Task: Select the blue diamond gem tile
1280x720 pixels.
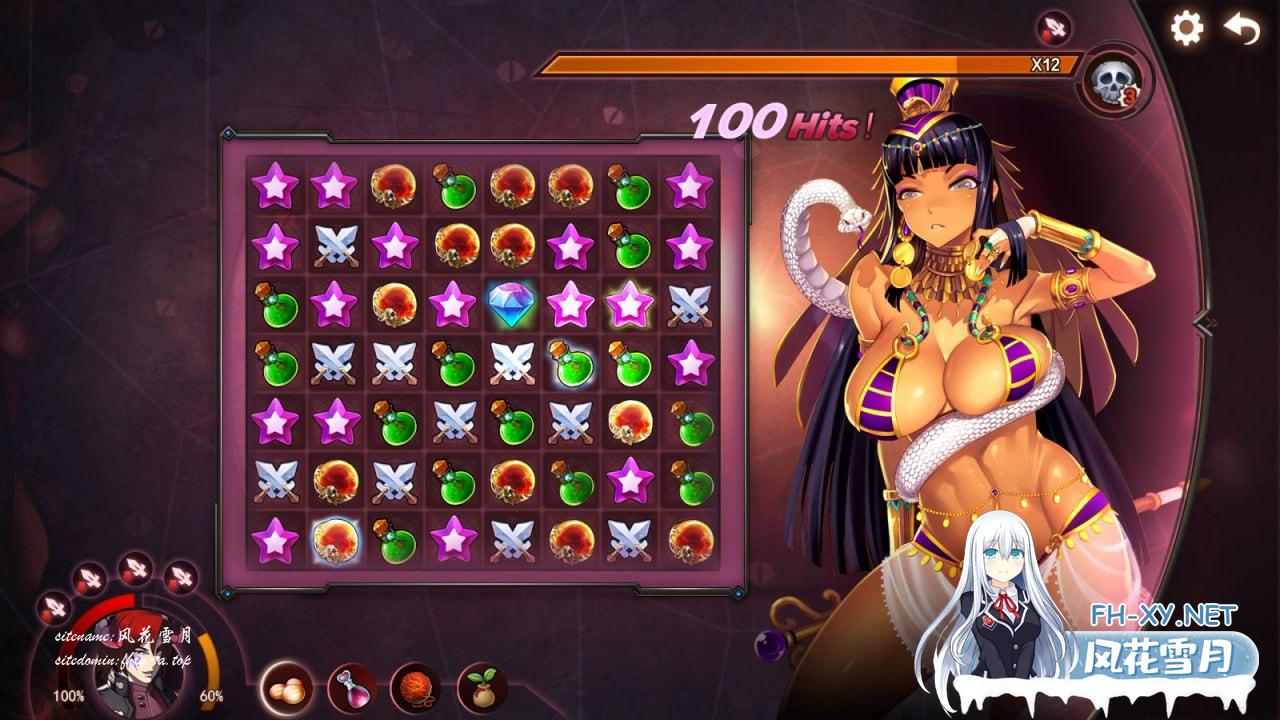Action: coord(511,304)
